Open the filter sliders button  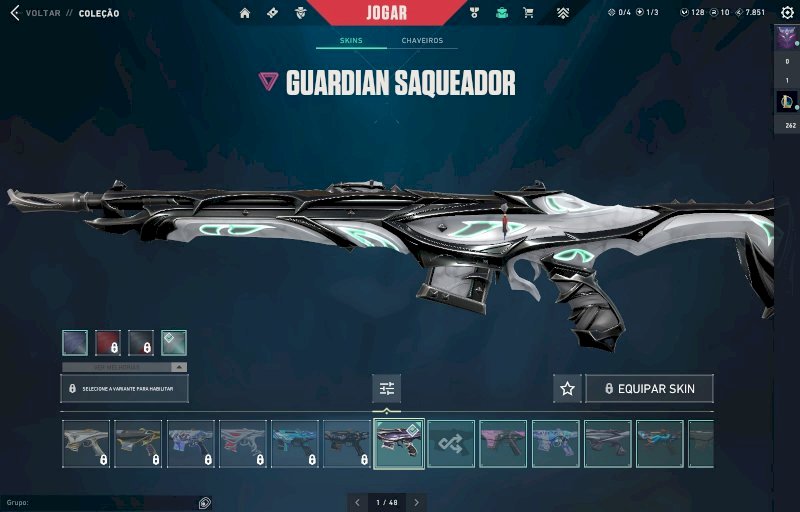[386, 388]
